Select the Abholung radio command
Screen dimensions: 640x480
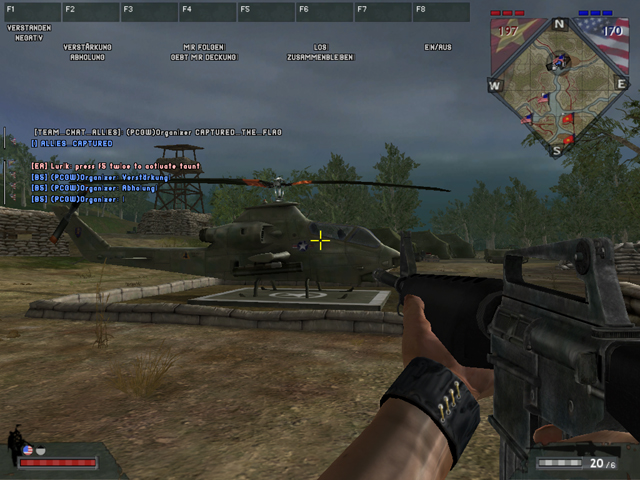(x=87, y=57)
